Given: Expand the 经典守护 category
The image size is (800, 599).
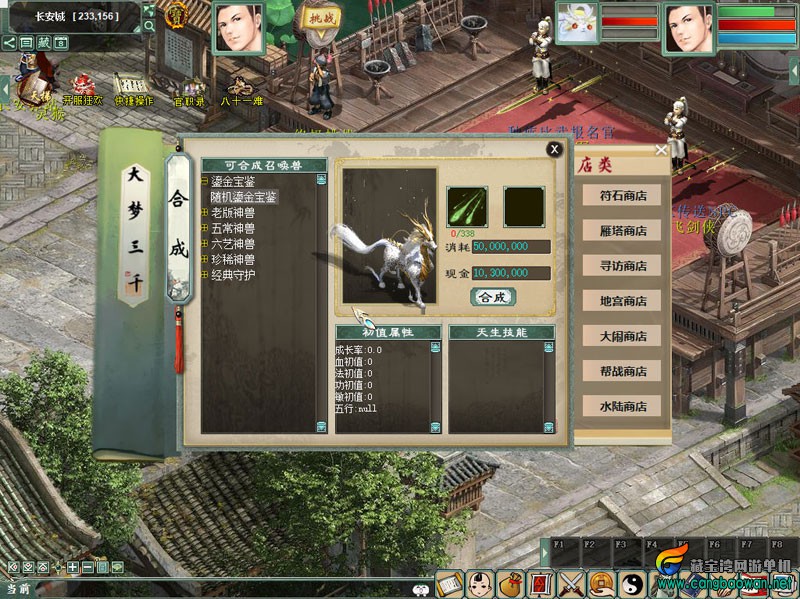Looking at the screenshot, I should click(205, 274).
